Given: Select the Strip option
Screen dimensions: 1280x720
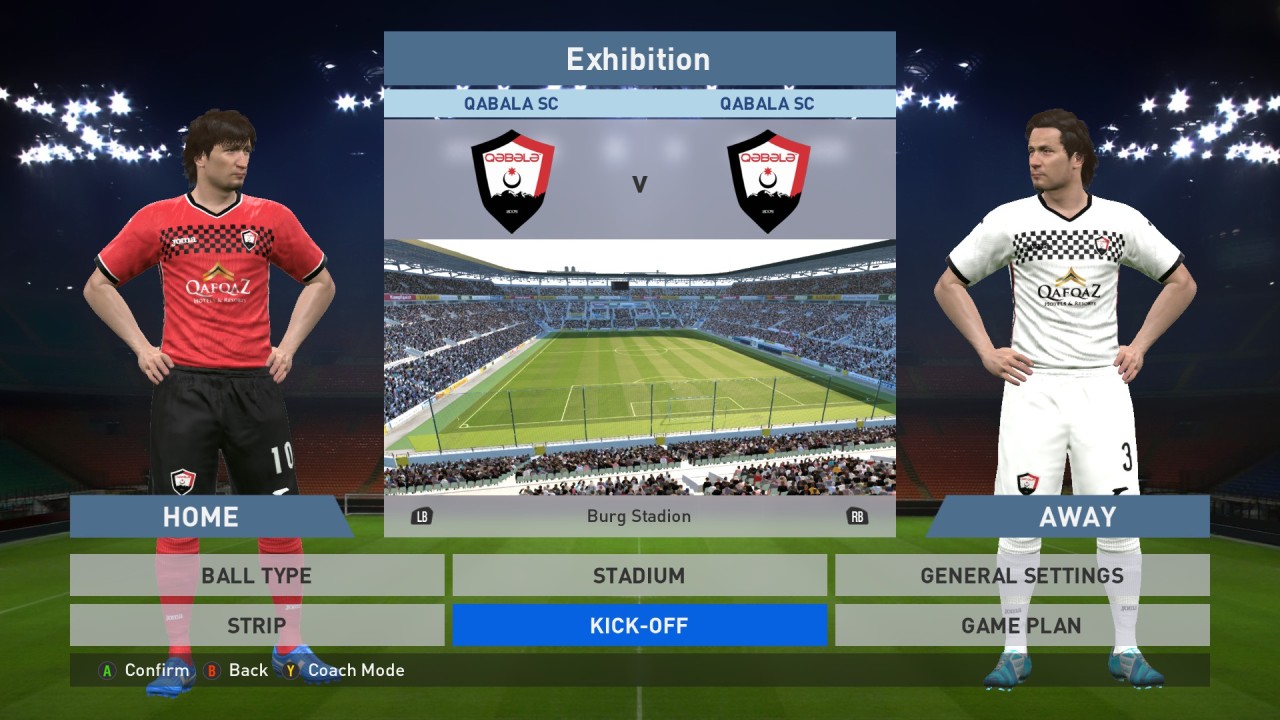Looking at the screenshot, I should pyautogui.click(x=257, y=626).
